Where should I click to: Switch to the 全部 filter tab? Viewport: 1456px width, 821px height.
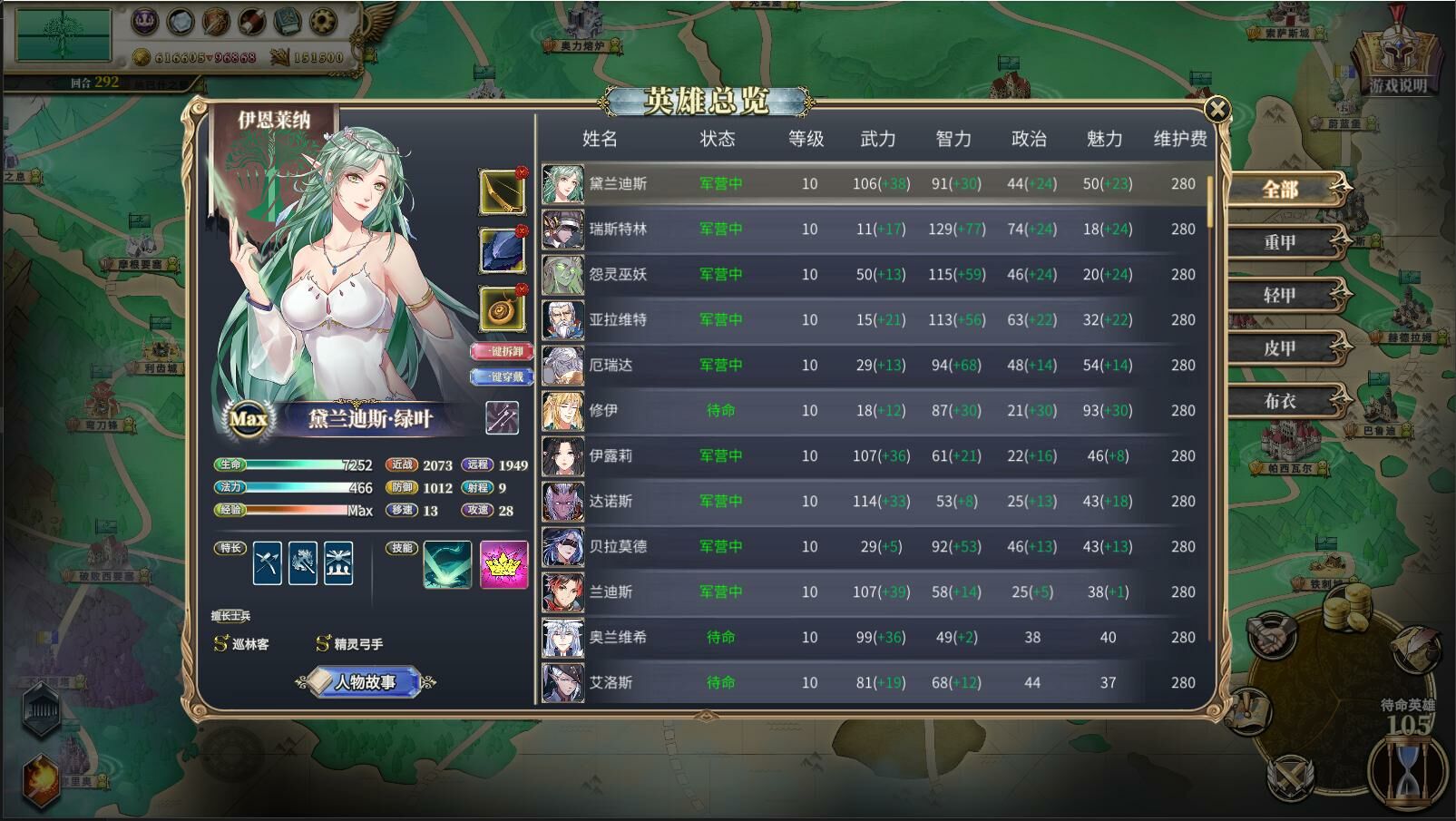pos(1280,190)
